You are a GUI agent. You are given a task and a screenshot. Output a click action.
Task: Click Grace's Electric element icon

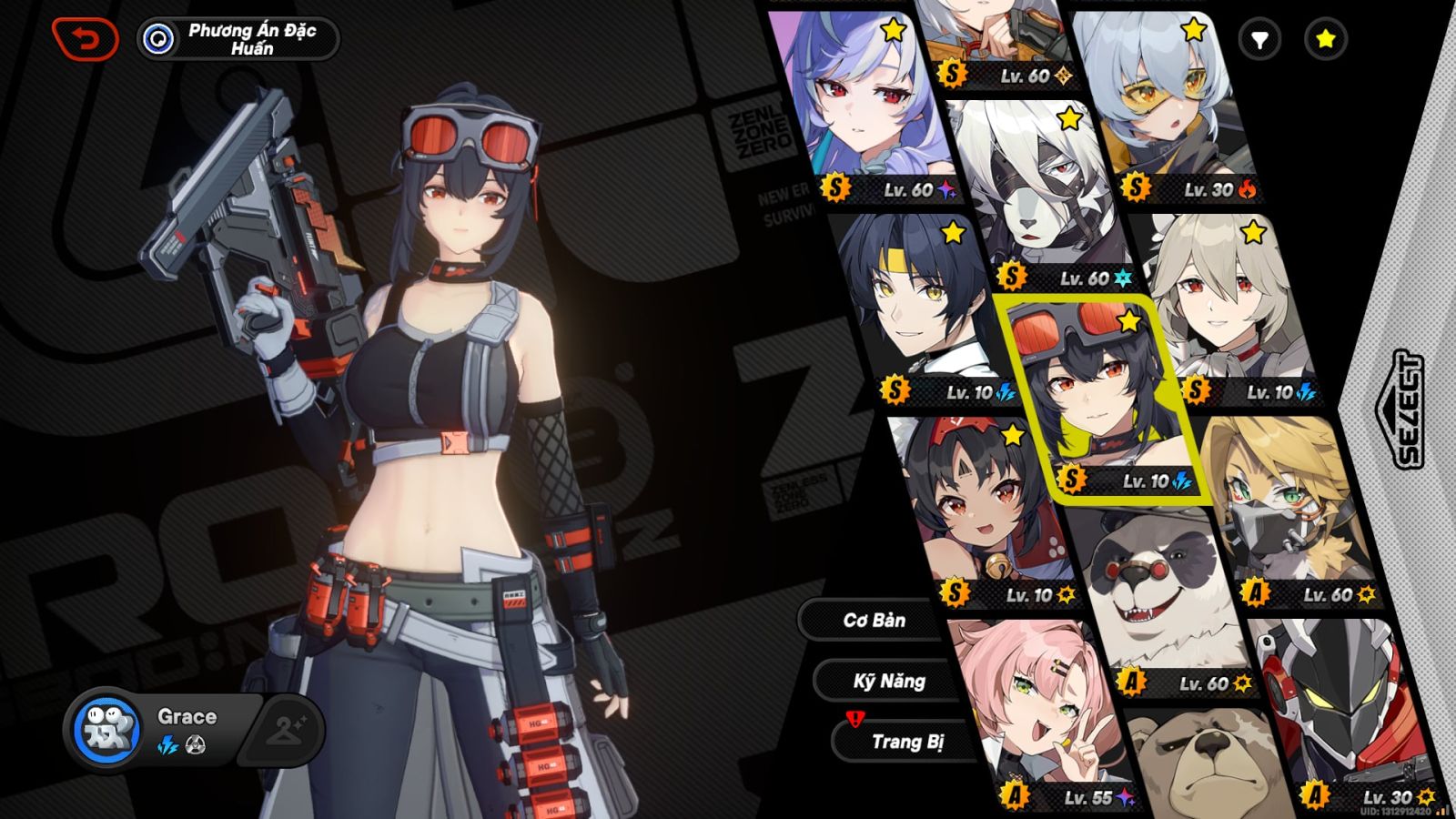click(167, 744)
